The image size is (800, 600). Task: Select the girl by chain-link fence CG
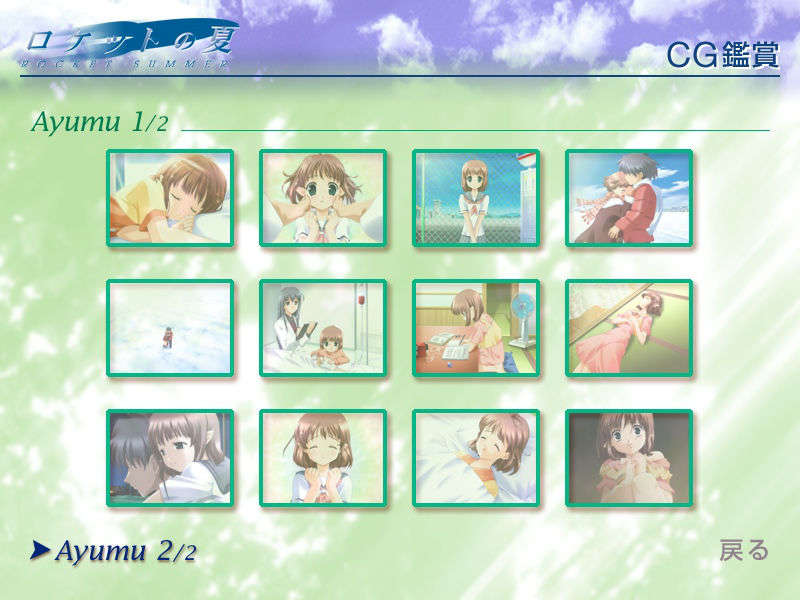pyautogui.click(x=476, y=198)
